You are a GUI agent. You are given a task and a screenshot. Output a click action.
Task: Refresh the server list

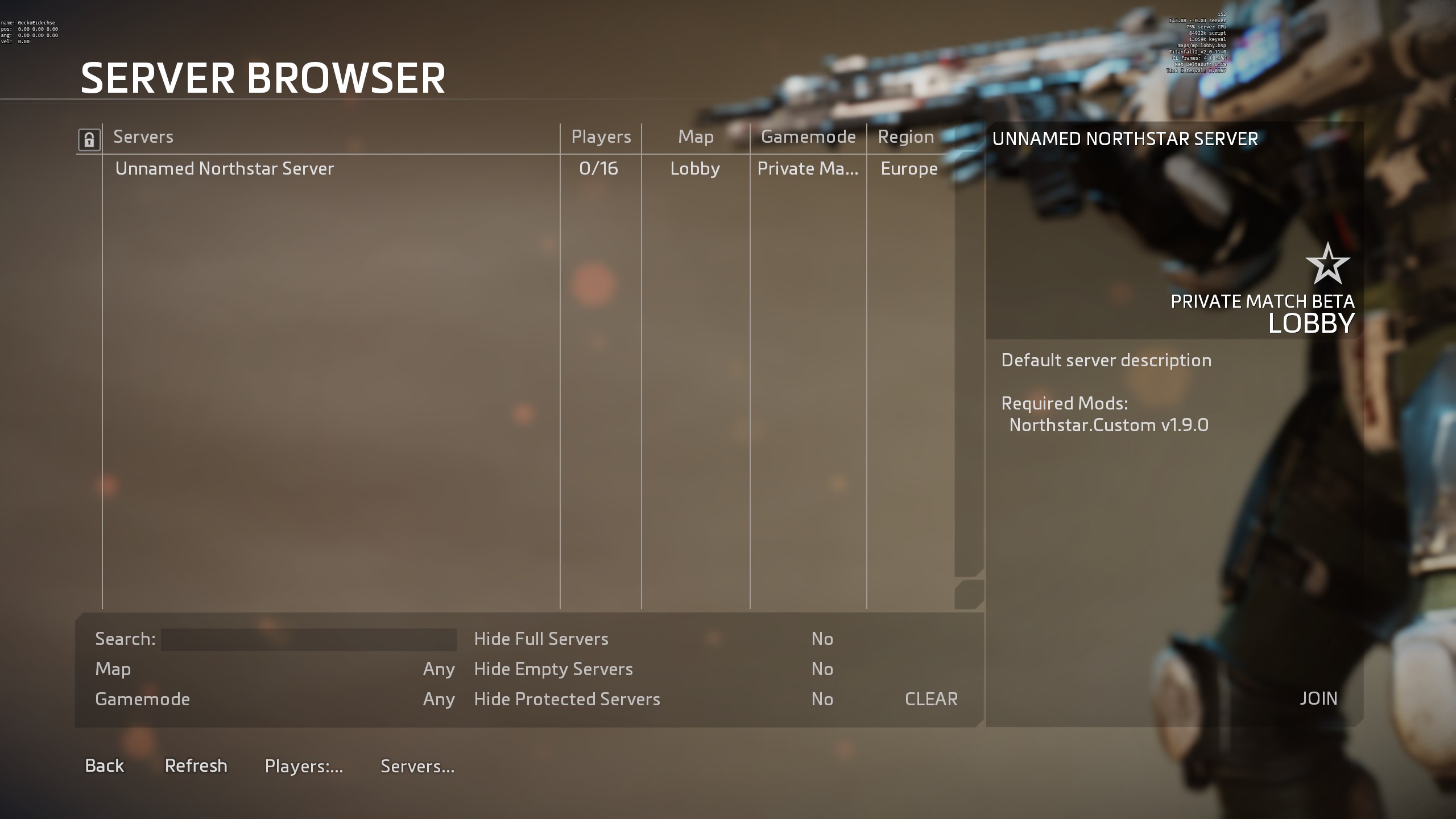pyautogui.click(x=196, y=766)
